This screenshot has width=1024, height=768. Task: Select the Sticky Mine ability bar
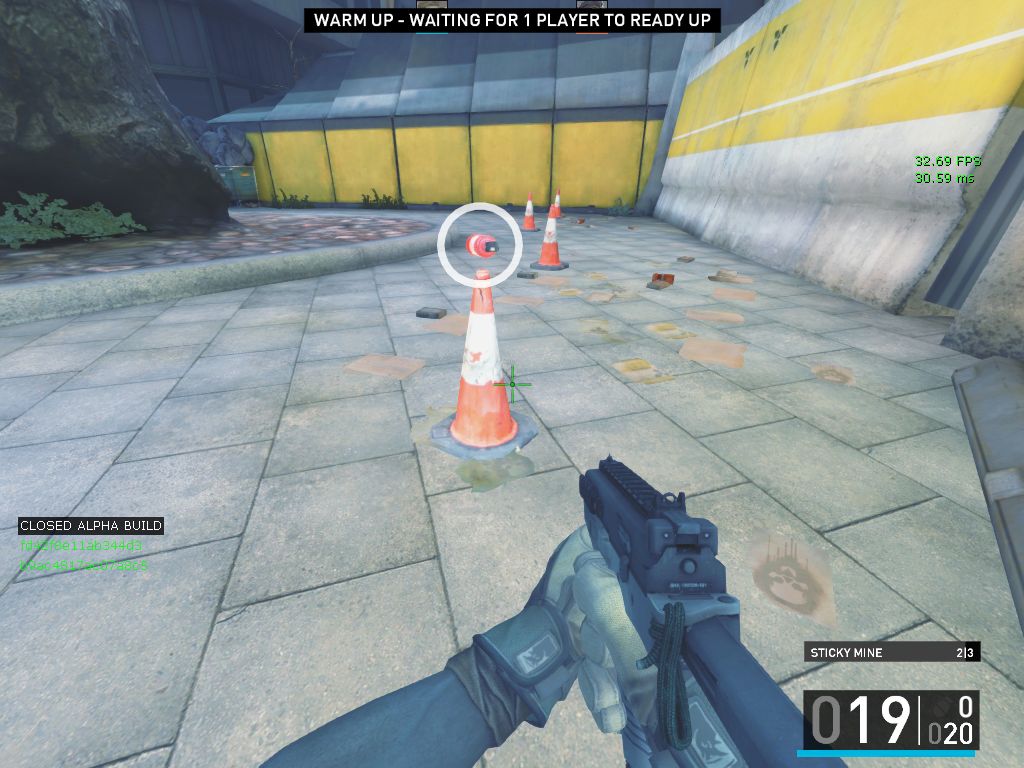pyautogui.click(x=892, y=653)
